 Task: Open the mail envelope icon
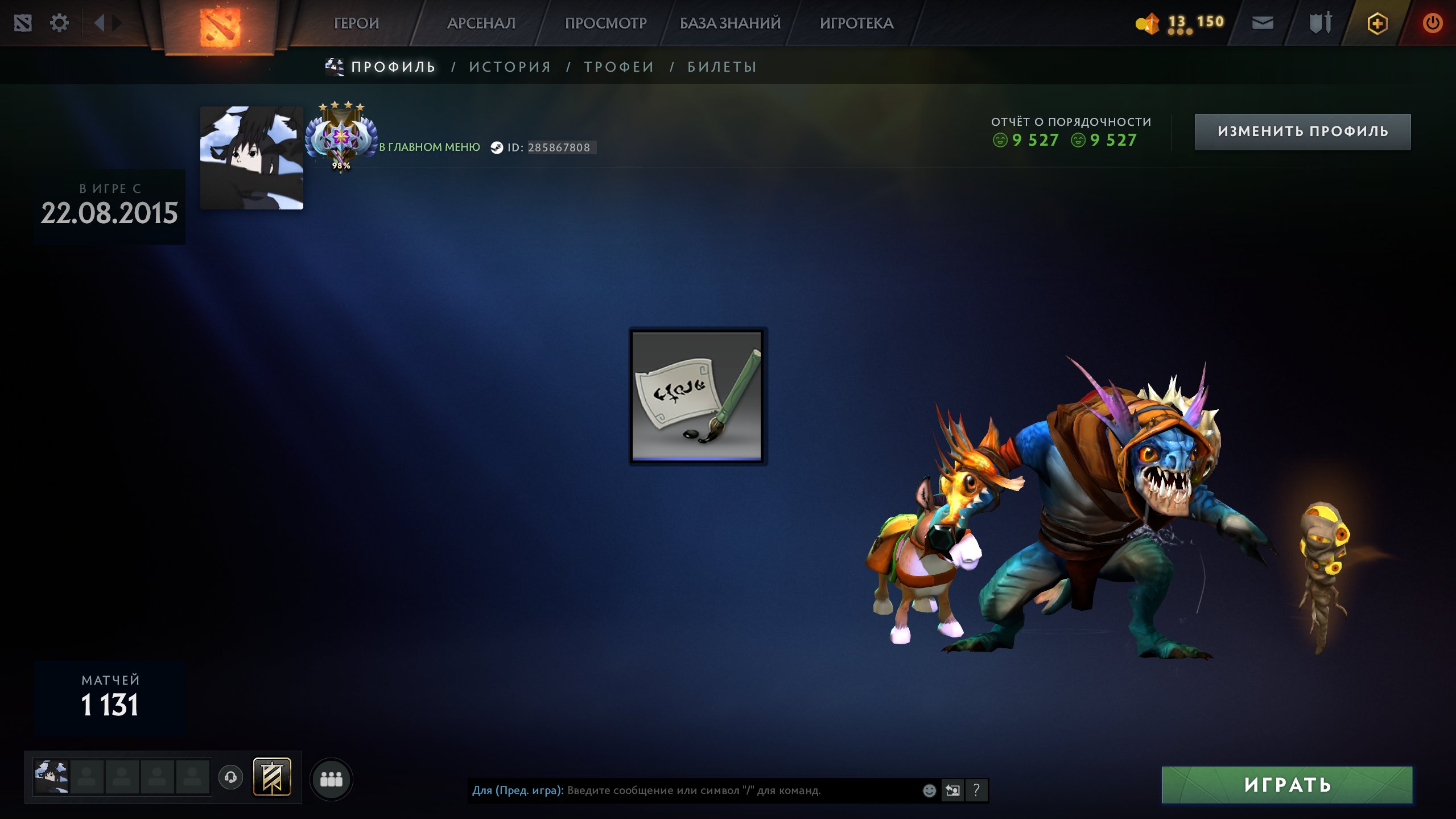[x=1263, y=23]
